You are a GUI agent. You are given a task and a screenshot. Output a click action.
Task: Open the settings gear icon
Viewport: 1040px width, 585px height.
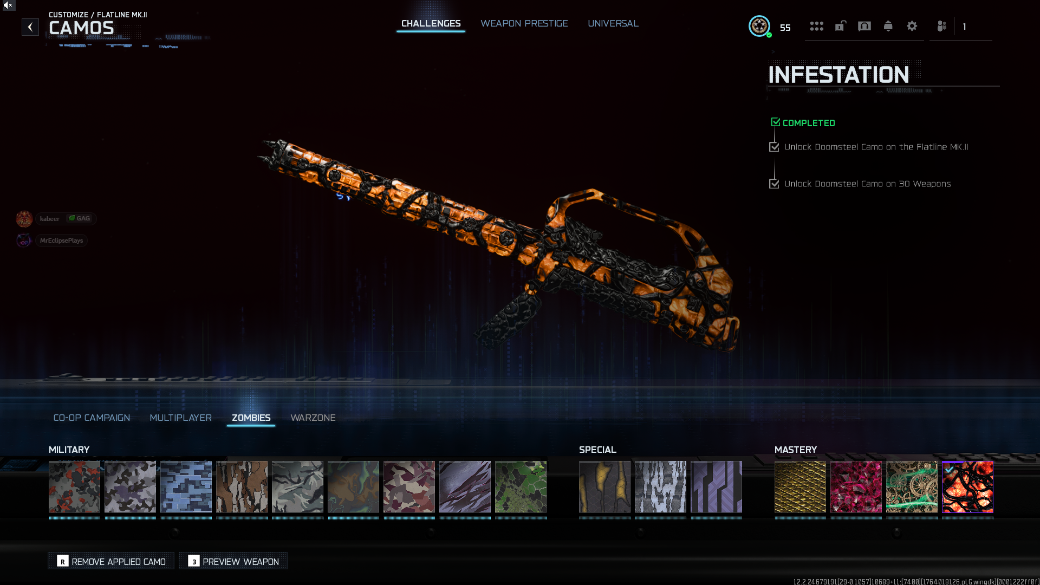tap(912, 27)
